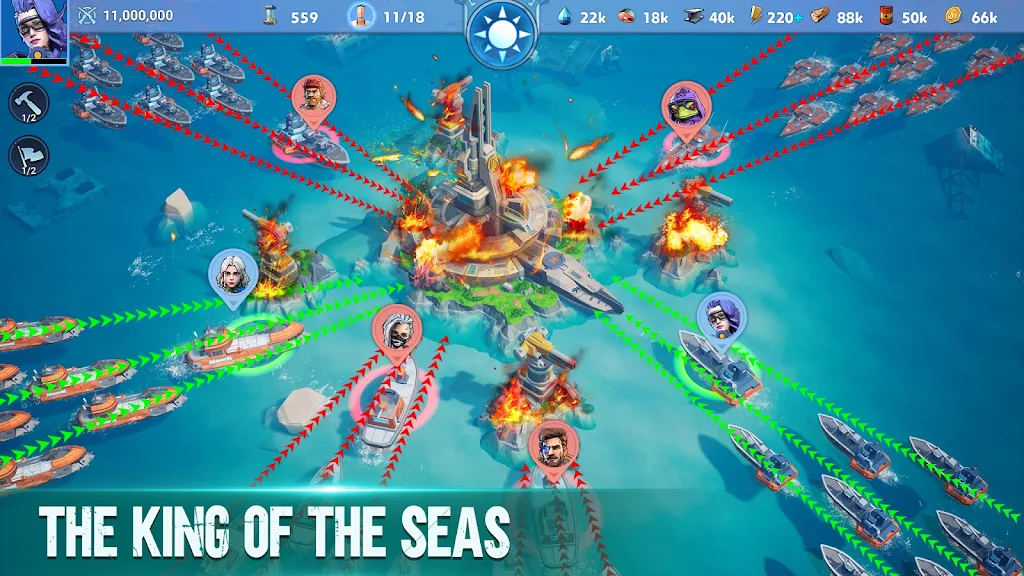This screenshot has width=1024, height=576.
Task: Tap the hourglass canister icon
Action: pos(270,16)
